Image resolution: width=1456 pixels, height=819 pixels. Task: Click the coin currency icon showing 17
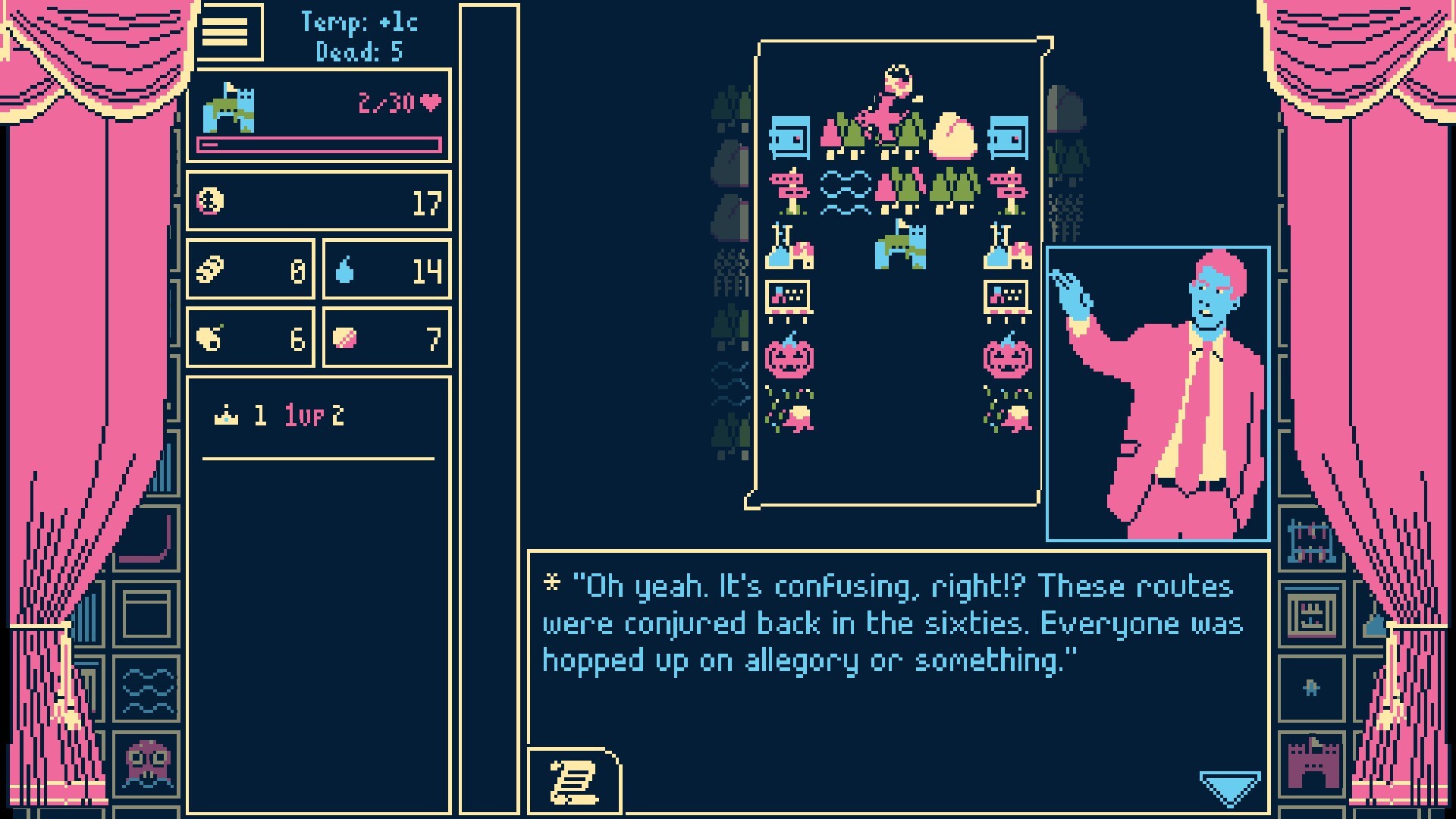click(x=212, y=201)
